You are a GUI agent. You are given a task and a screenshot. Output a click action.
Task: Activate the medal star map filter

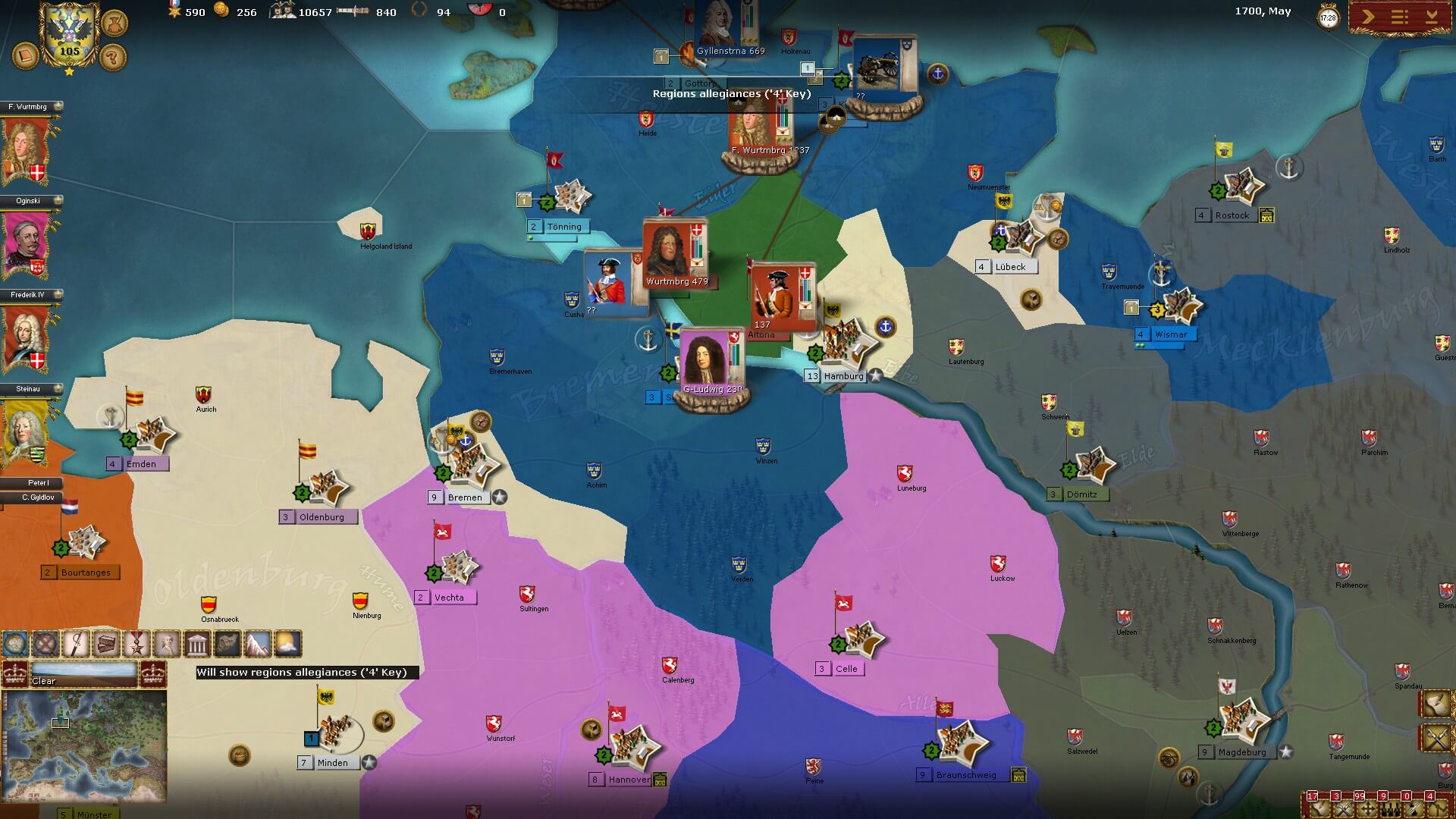click(136, 644)
